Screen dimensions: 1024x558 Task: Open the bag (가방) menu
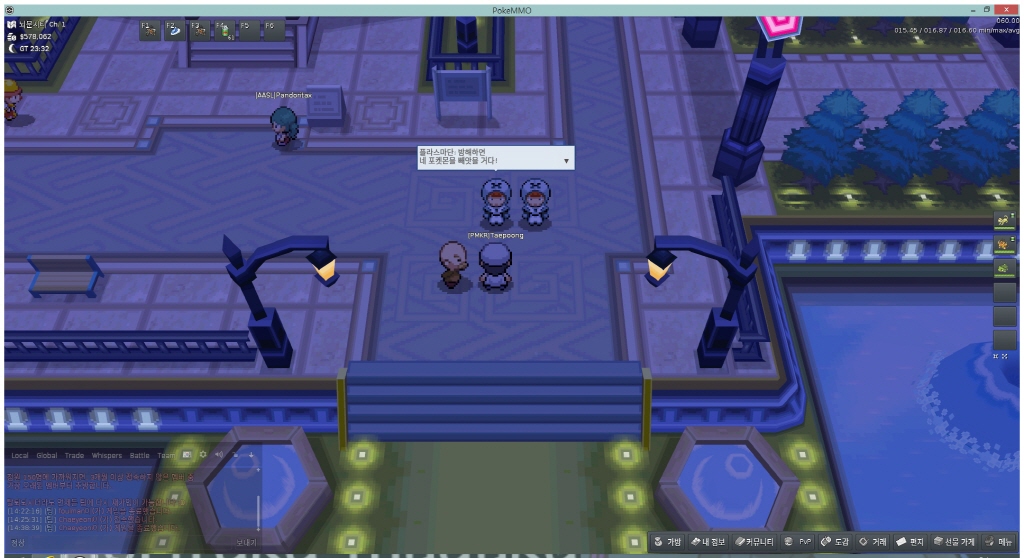668,542
